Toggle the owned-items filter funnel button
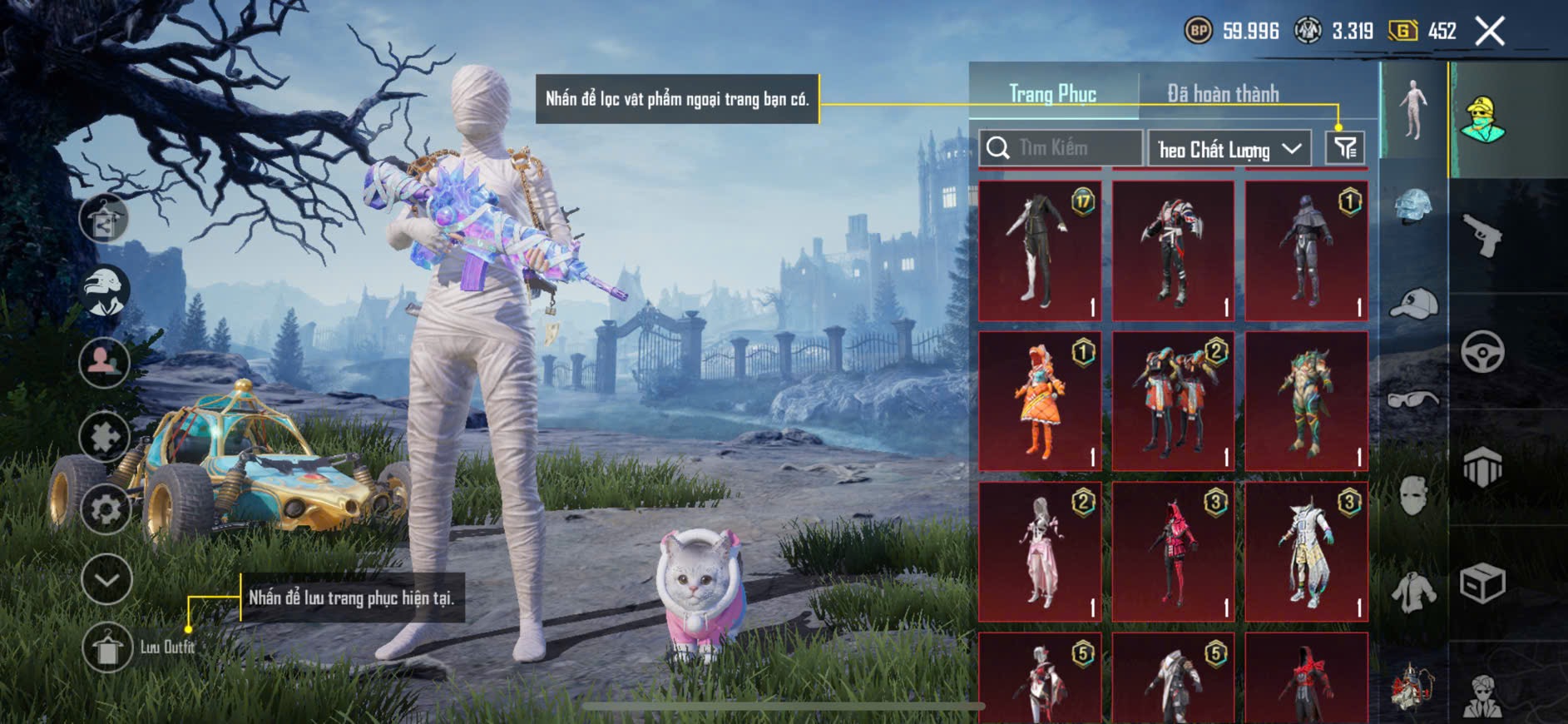 point(1345,148)
